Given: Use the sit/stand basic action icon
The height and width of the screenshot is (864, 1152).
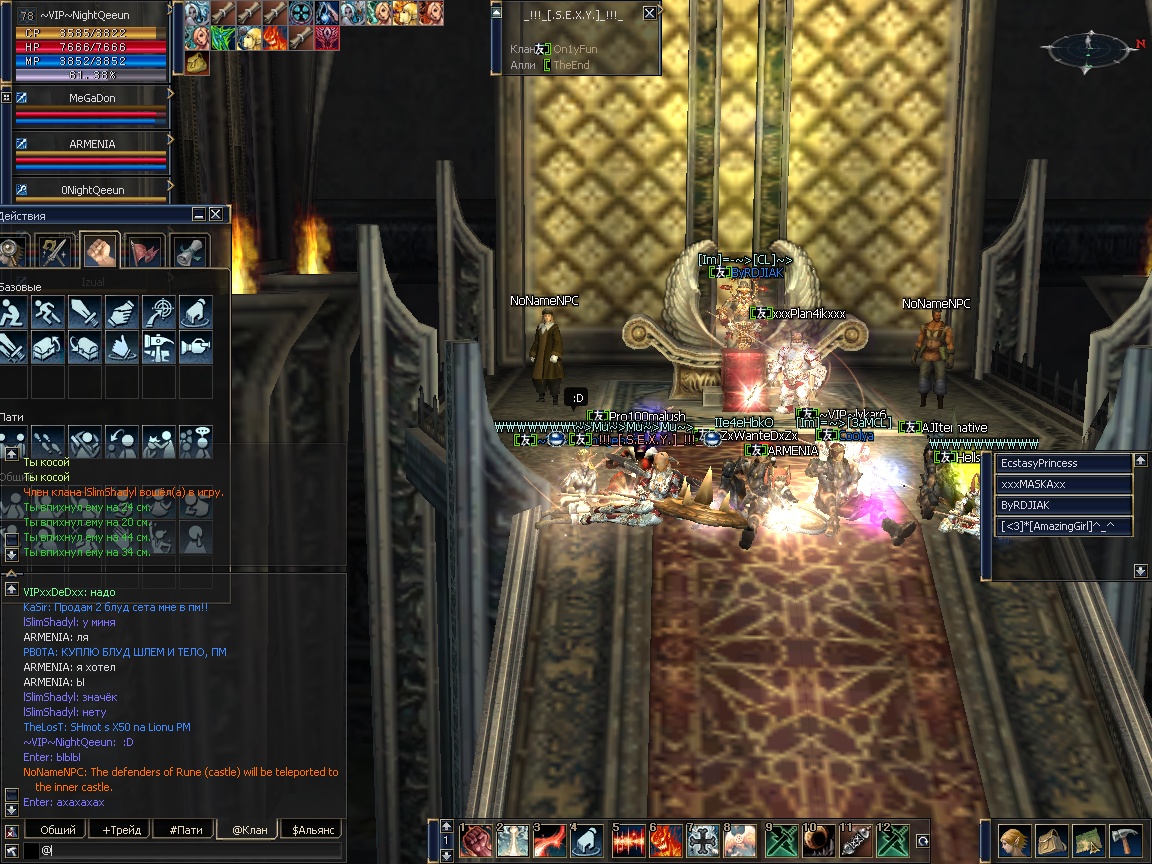Looking at the screenshot, I should pyautogui.click(x=13, y=313).
